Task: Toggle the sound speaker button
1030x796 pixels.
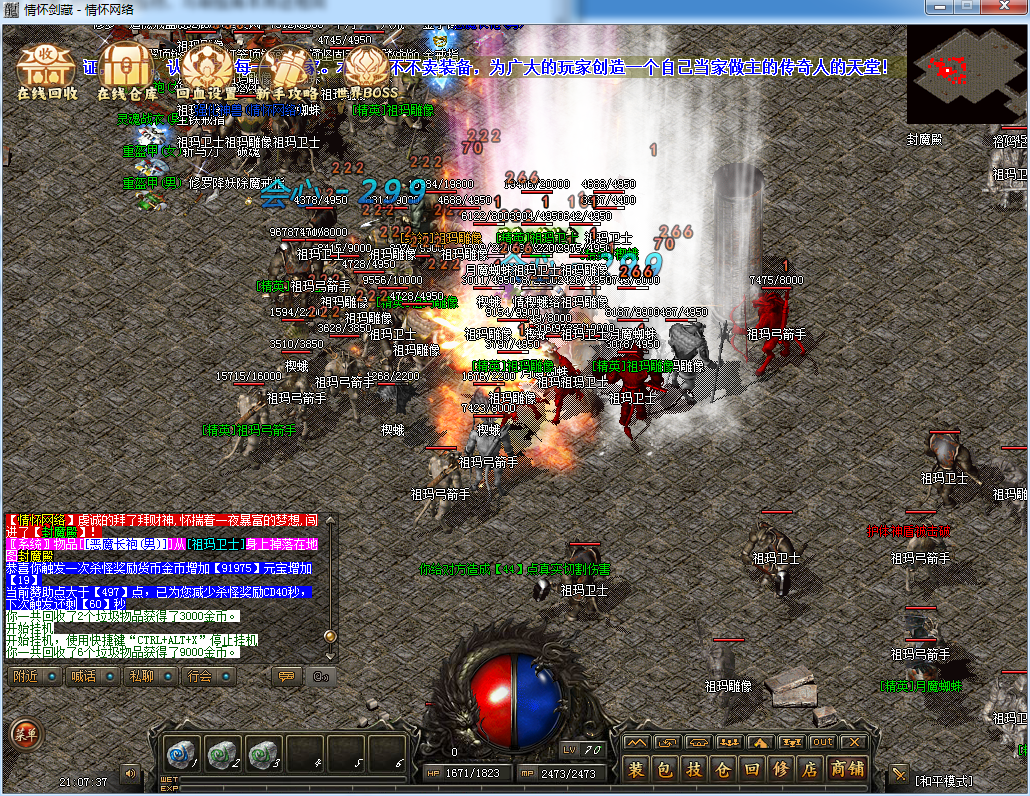Action: pyautogui.click(x=130, y=774)
